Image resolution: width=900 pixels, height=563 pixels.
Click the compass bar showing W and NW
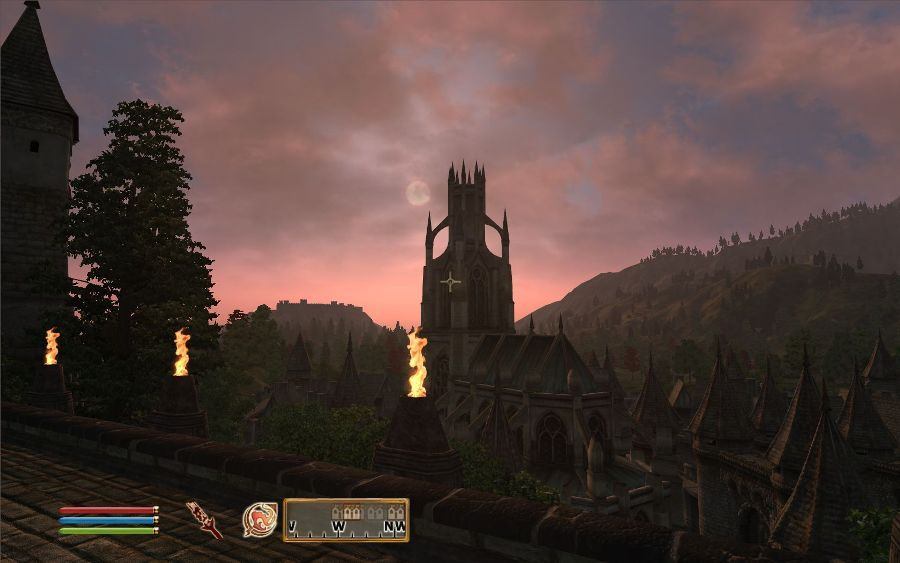coord(346,520)
